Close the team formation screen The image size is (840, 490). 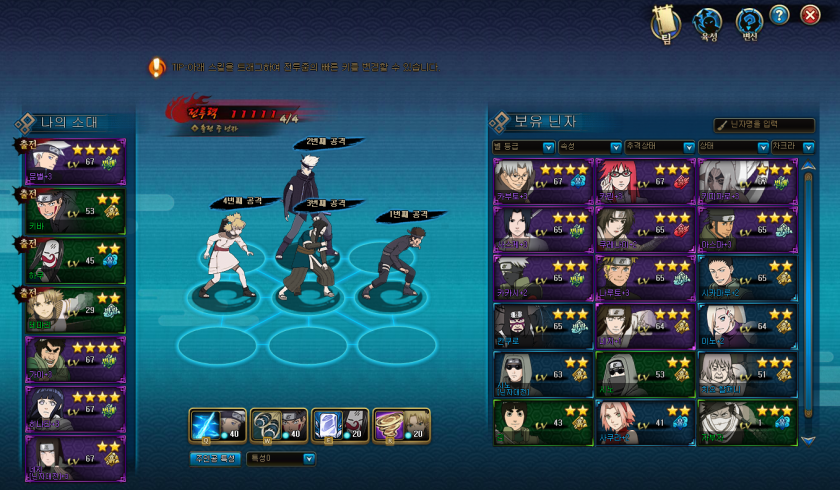(811, 15)
